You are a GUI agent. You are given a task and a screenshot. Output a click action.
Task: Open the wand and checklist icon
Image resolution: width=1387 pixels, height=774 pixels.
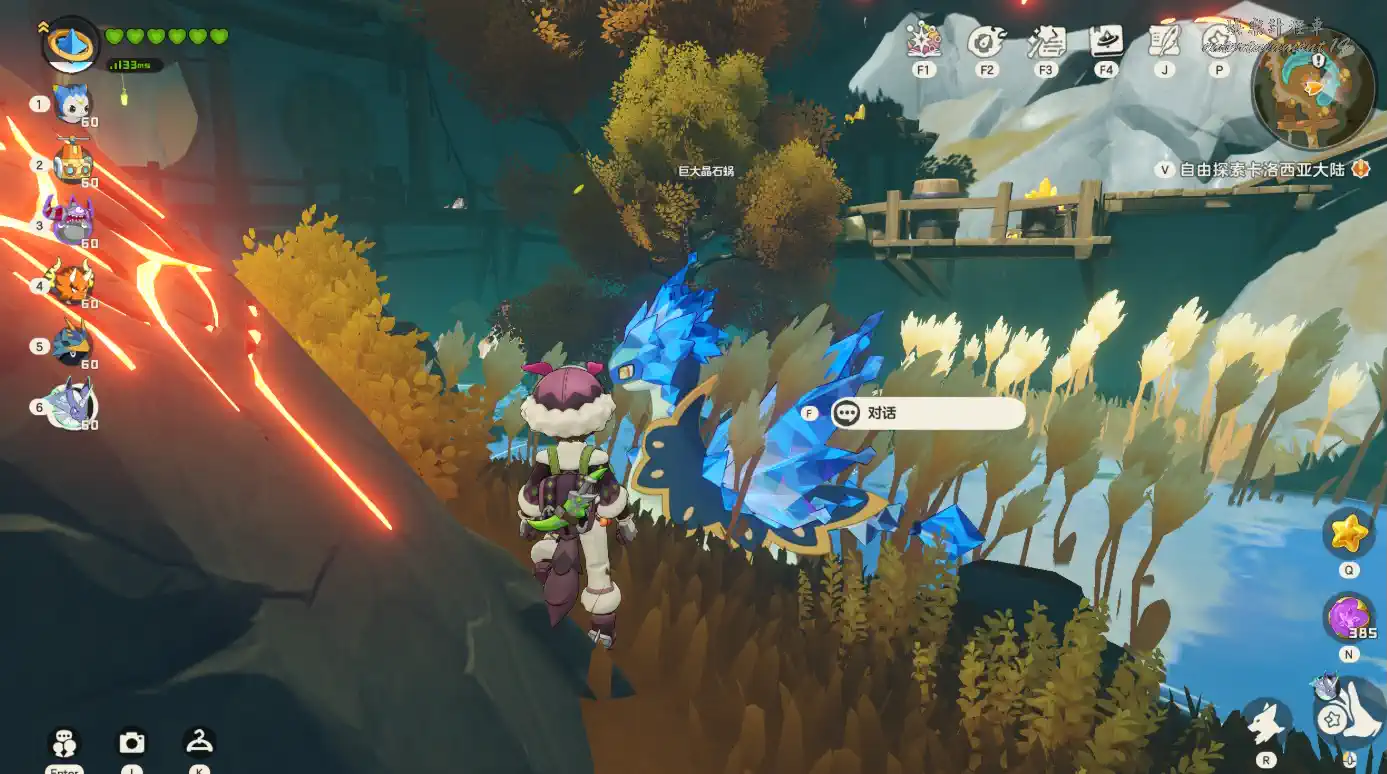[1046, 42]
